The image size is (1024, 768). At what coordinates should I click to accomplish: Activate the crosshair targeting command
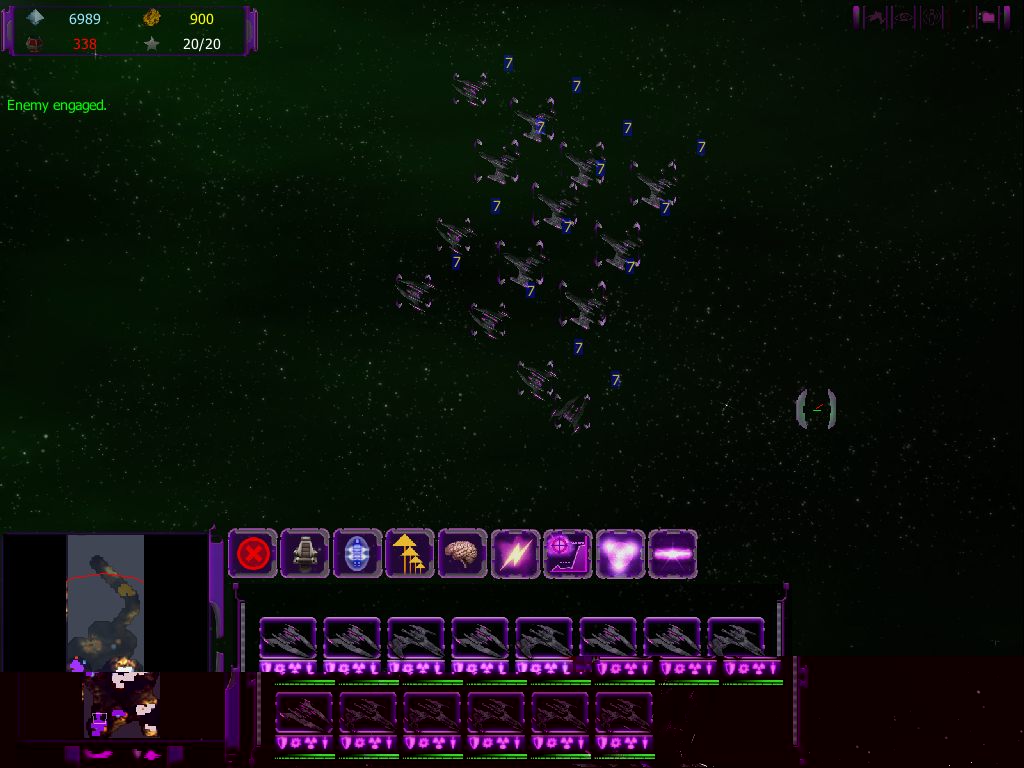(567, 553)
